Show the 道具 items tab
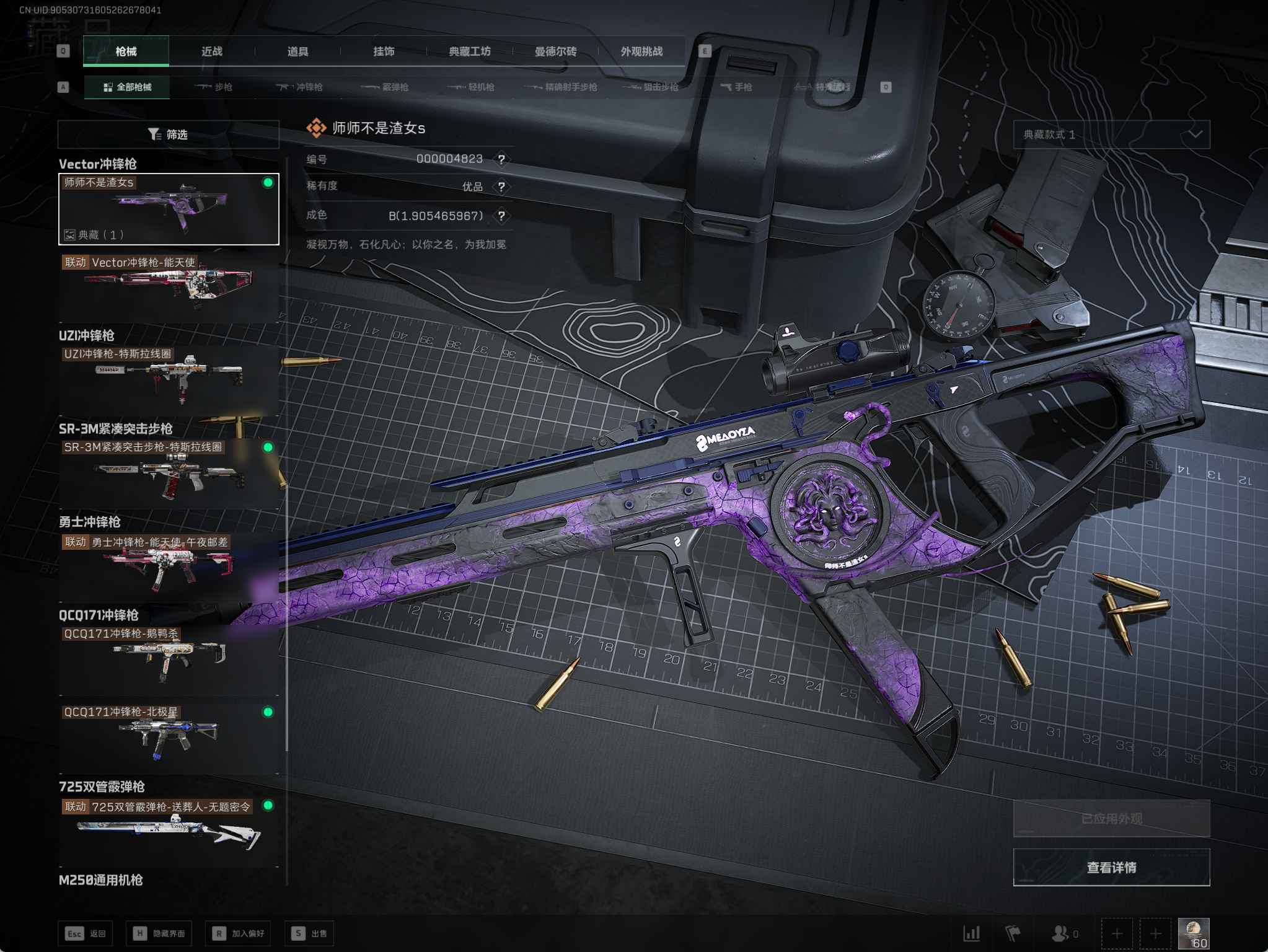Image resolution: width=1268 pixels, height=952 pixels. tap(297, 51)
